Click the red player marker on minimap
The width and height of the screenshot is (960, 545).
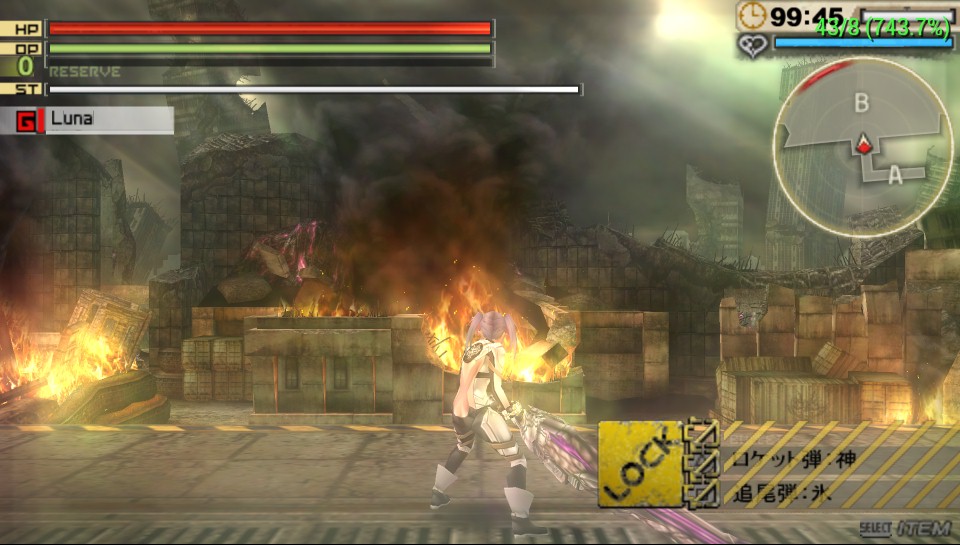click(x=864, y=146)
